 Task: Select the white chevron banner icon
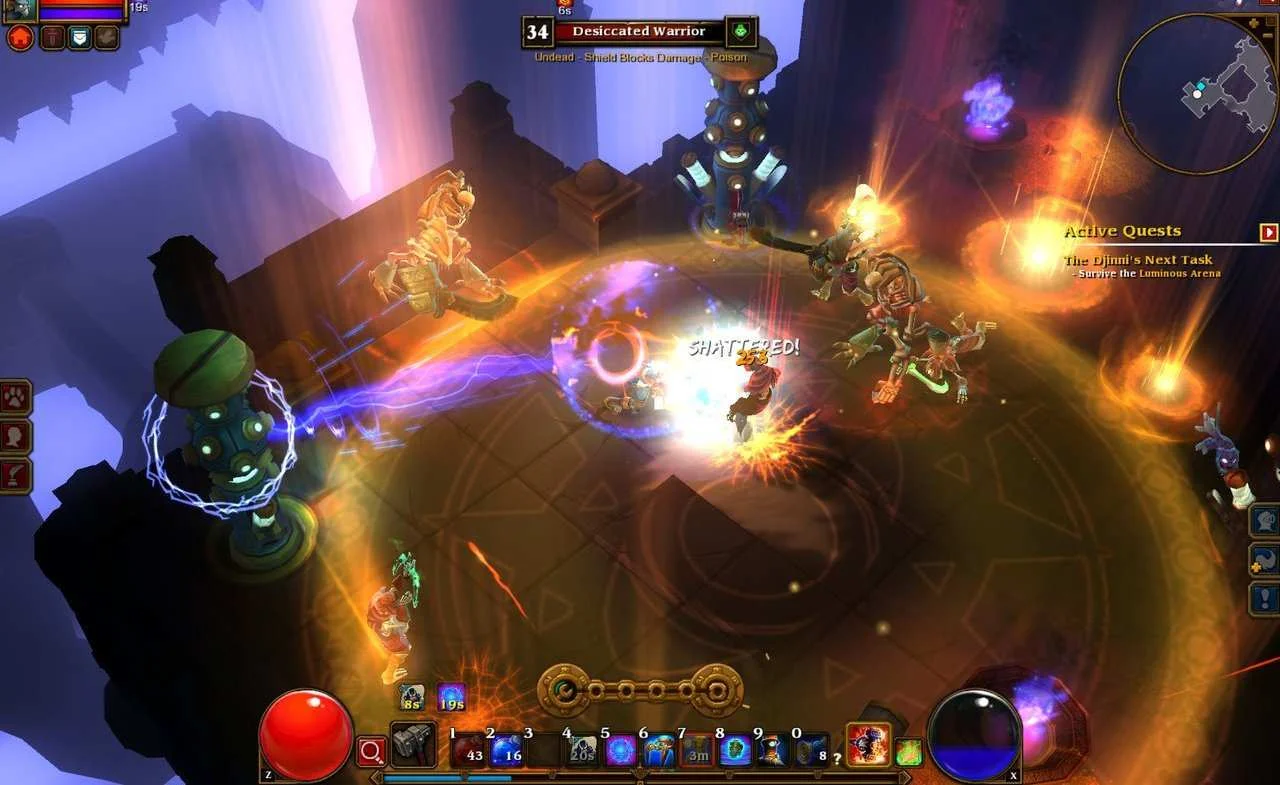(x=78, y=38)
